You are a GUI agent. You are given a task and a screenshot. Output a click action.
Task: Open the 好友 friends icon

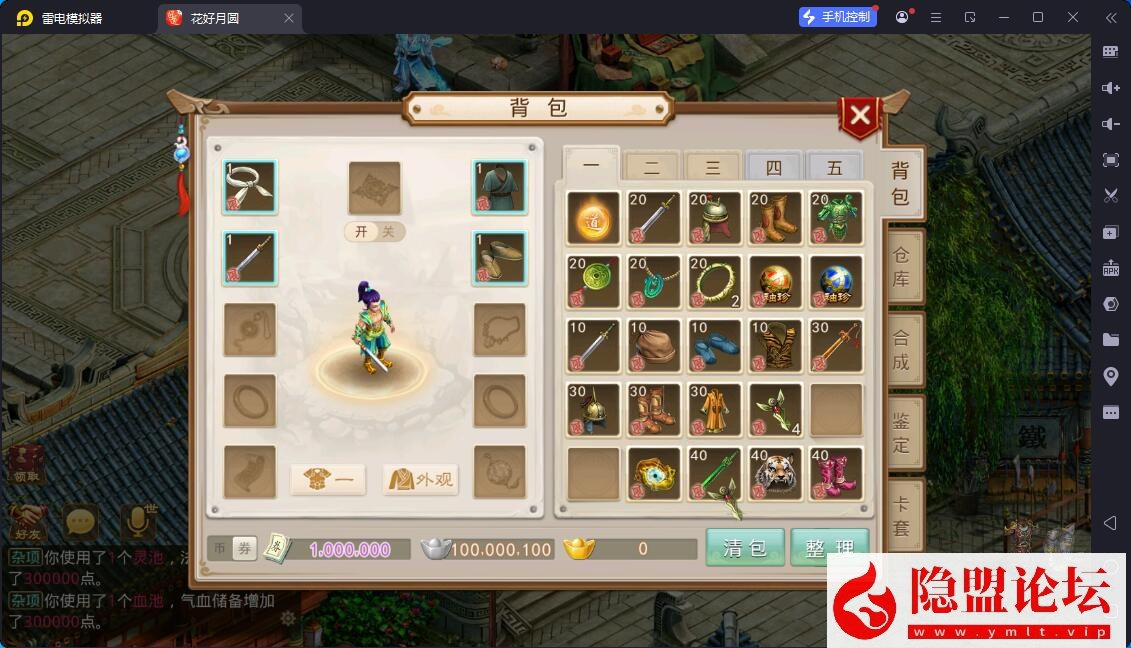click(x=27, y=522)
